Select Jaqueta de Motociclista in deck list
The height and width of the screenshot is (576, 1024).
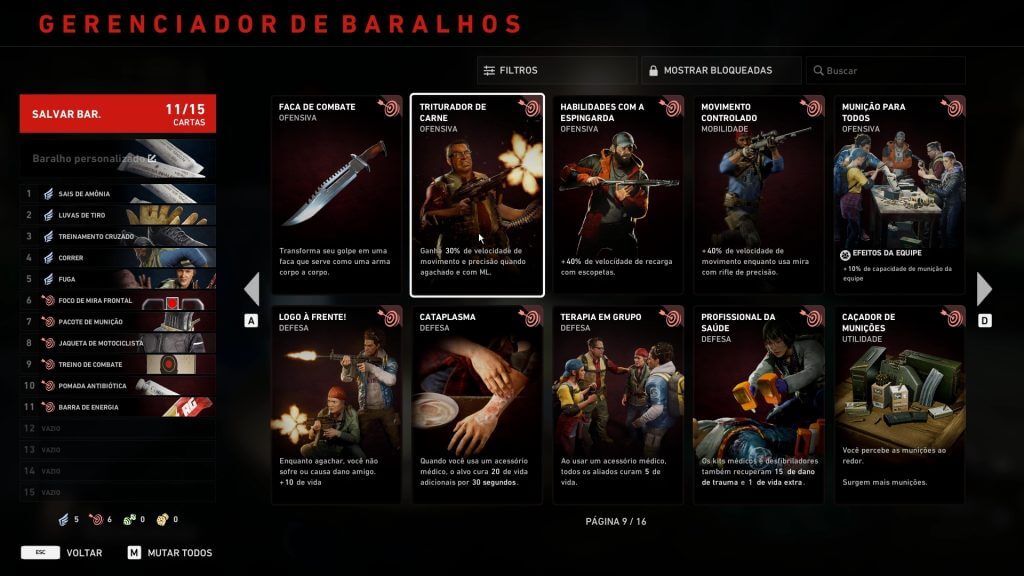117,343
